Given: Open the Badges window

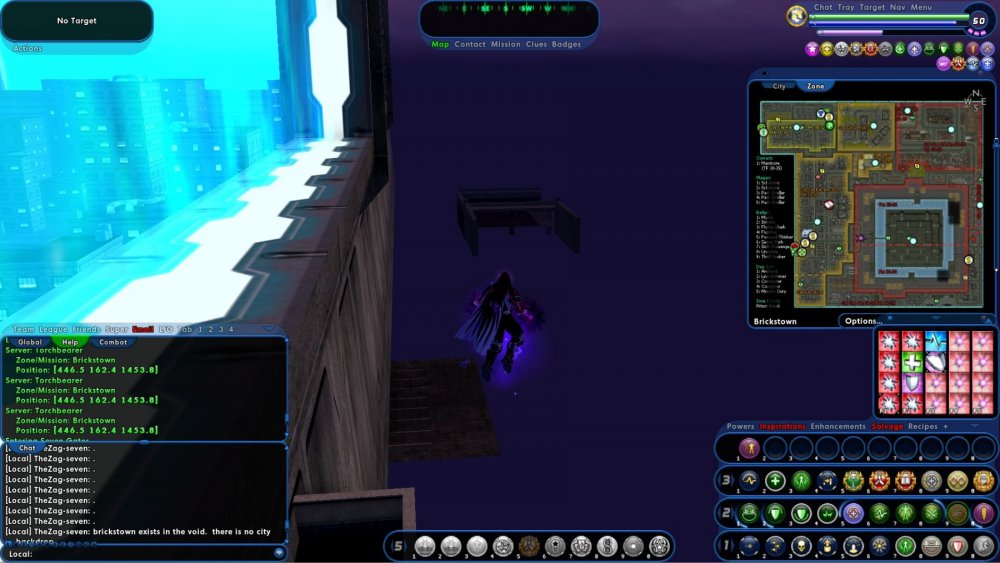Looking at the screenshot, I should click(566, 45).
